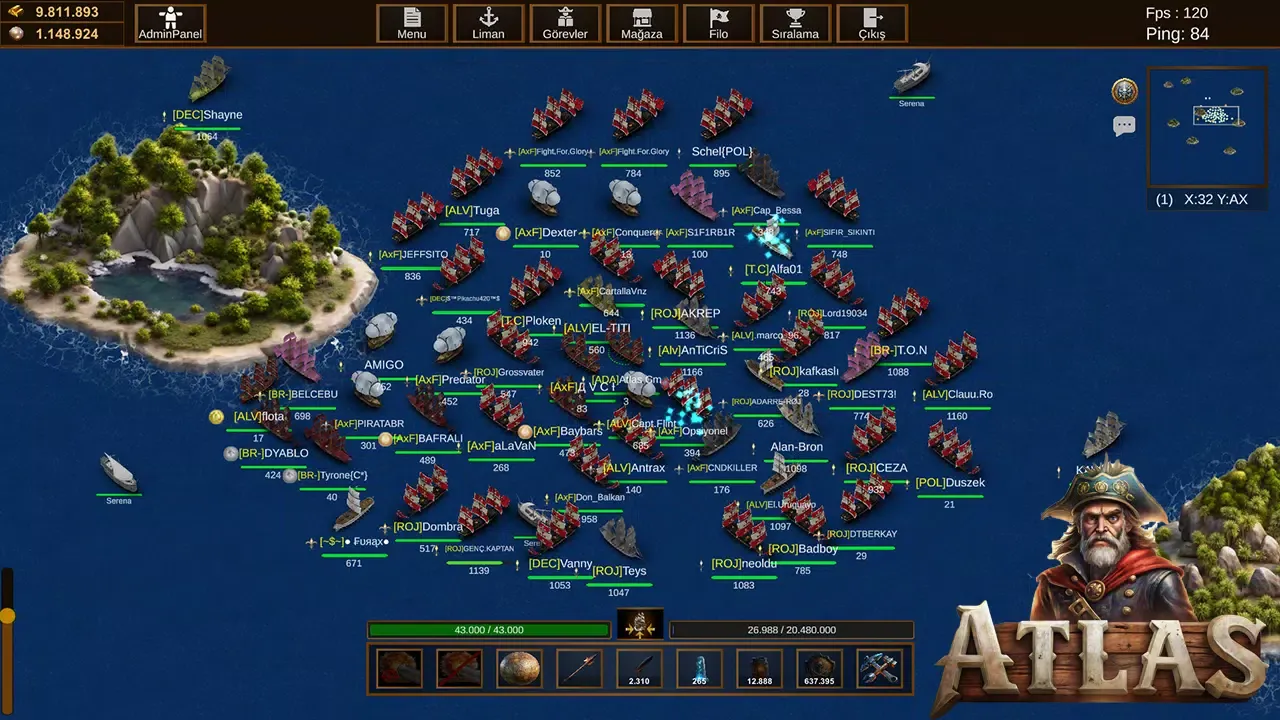
Task: Select the crystal item showing 265
Action: pyautogui.click(x=698, y=668)
